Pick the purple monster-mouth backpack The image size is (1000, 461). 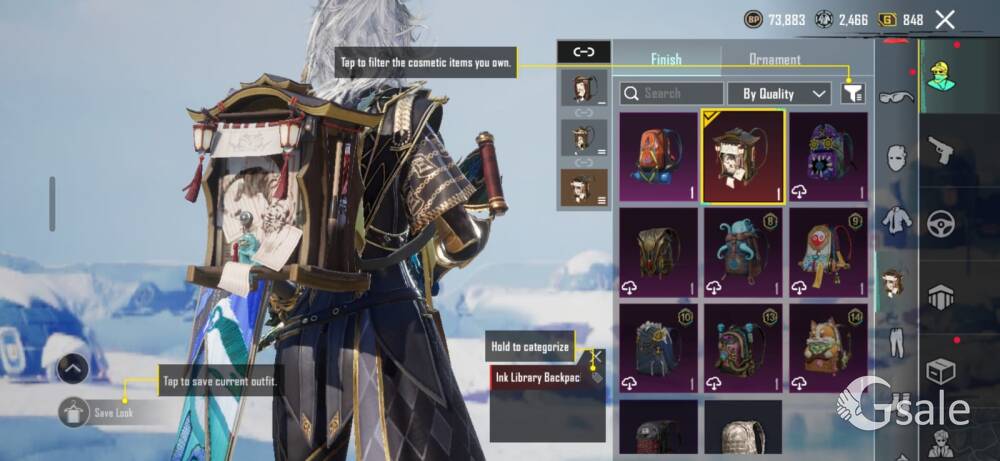(x=828, y=156)
